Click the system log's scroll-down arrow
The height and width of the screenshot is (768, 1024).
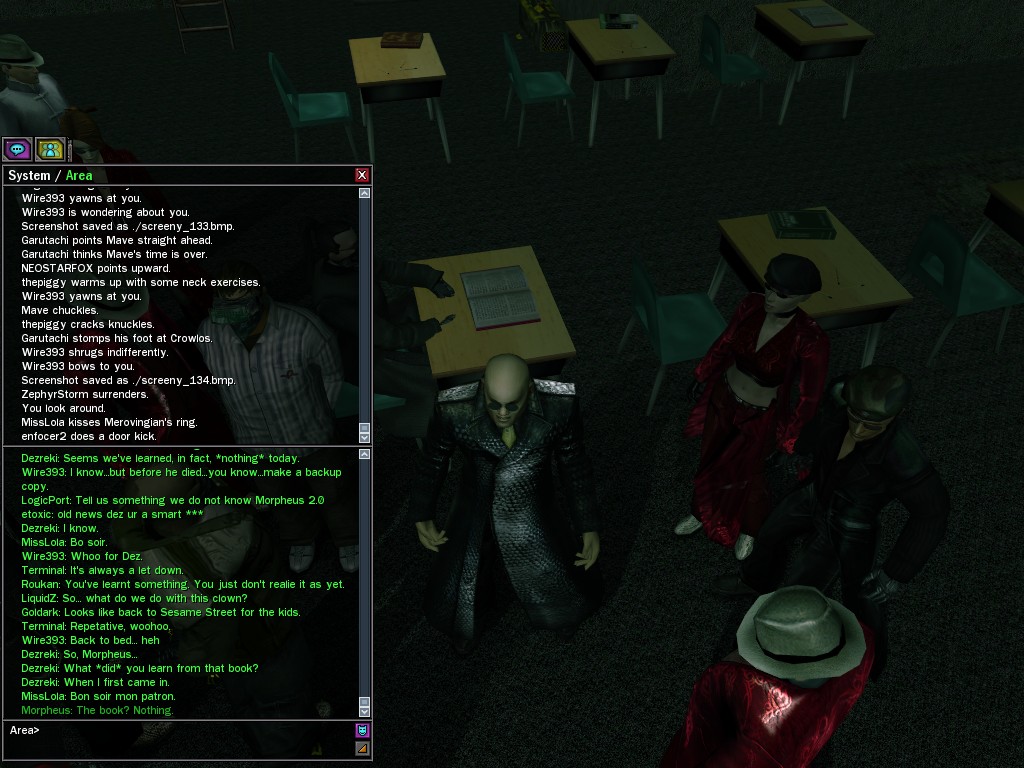[364, 436]
